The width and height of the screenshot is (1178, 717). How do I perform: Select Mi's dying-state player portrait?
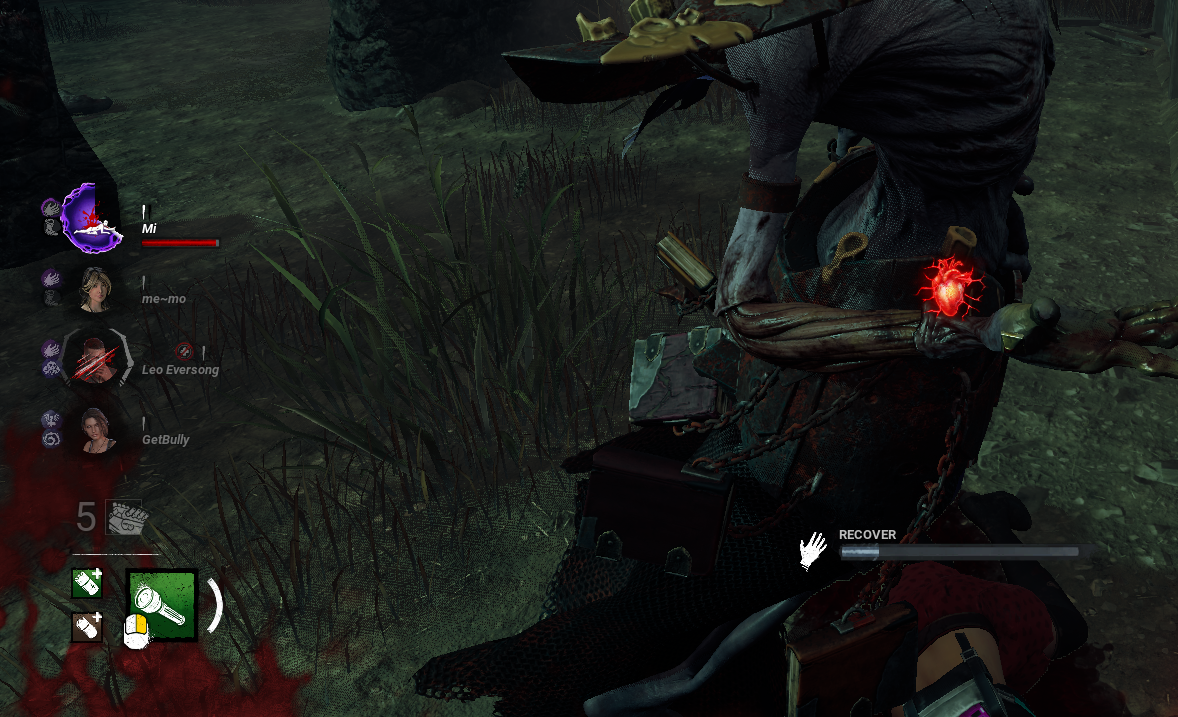[x=93, y=219]
